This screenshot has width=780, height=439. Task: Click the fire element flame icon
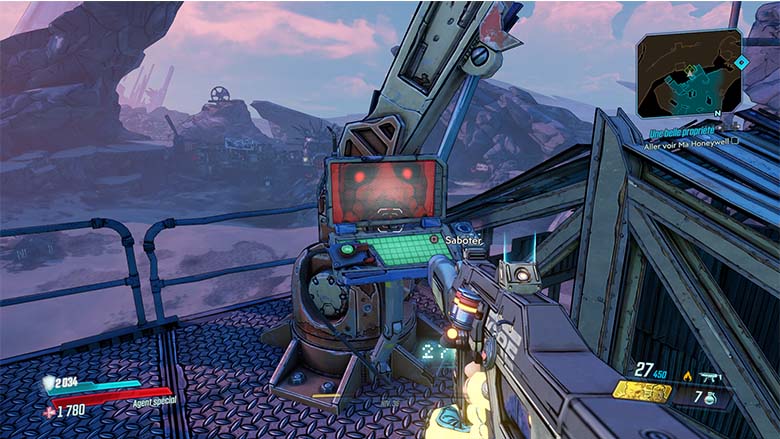(687, 376)
